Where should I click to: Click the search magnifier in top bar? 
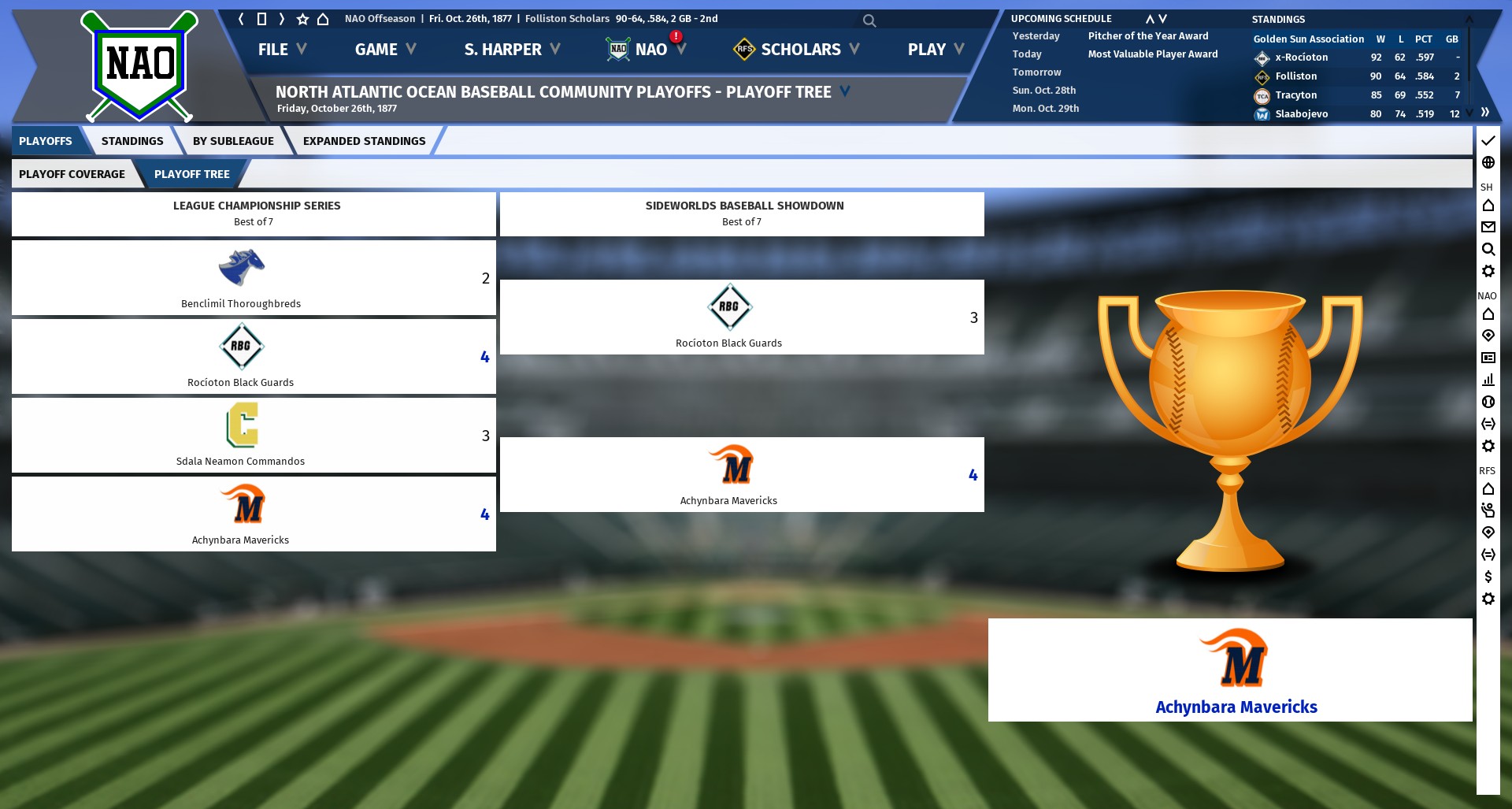point(869,20)
